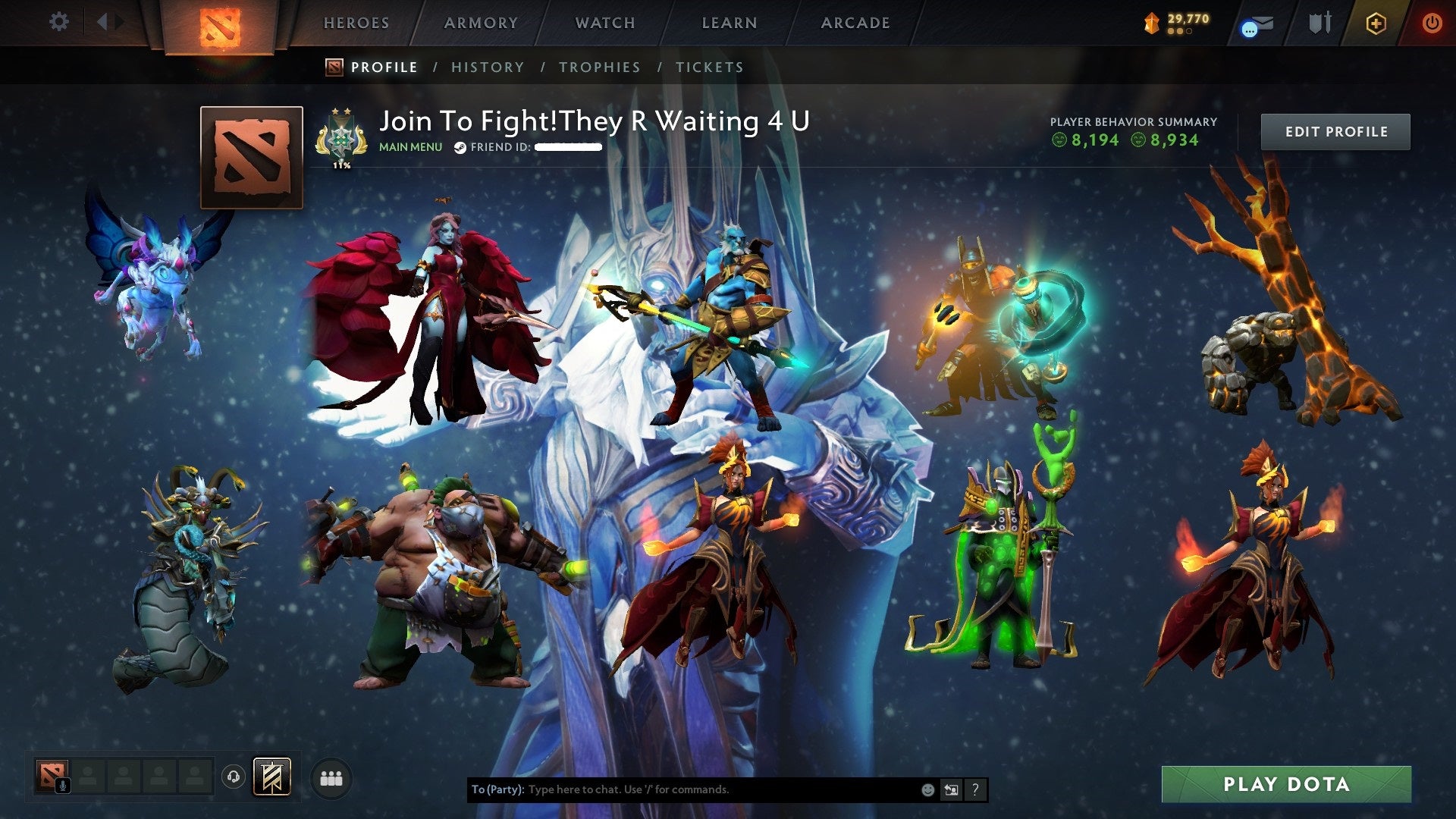Mute your party microphone

point(63,785)
